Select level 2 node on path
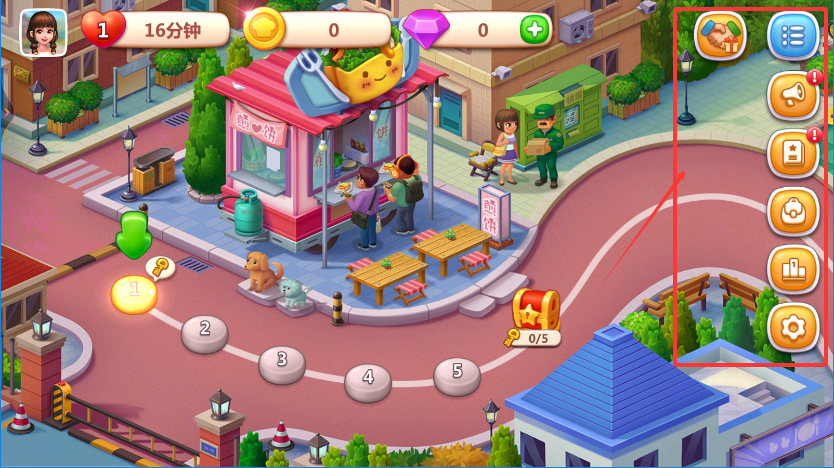Image resolution: width=834 pixels, height=468 pixels. (x=205, y=331)
